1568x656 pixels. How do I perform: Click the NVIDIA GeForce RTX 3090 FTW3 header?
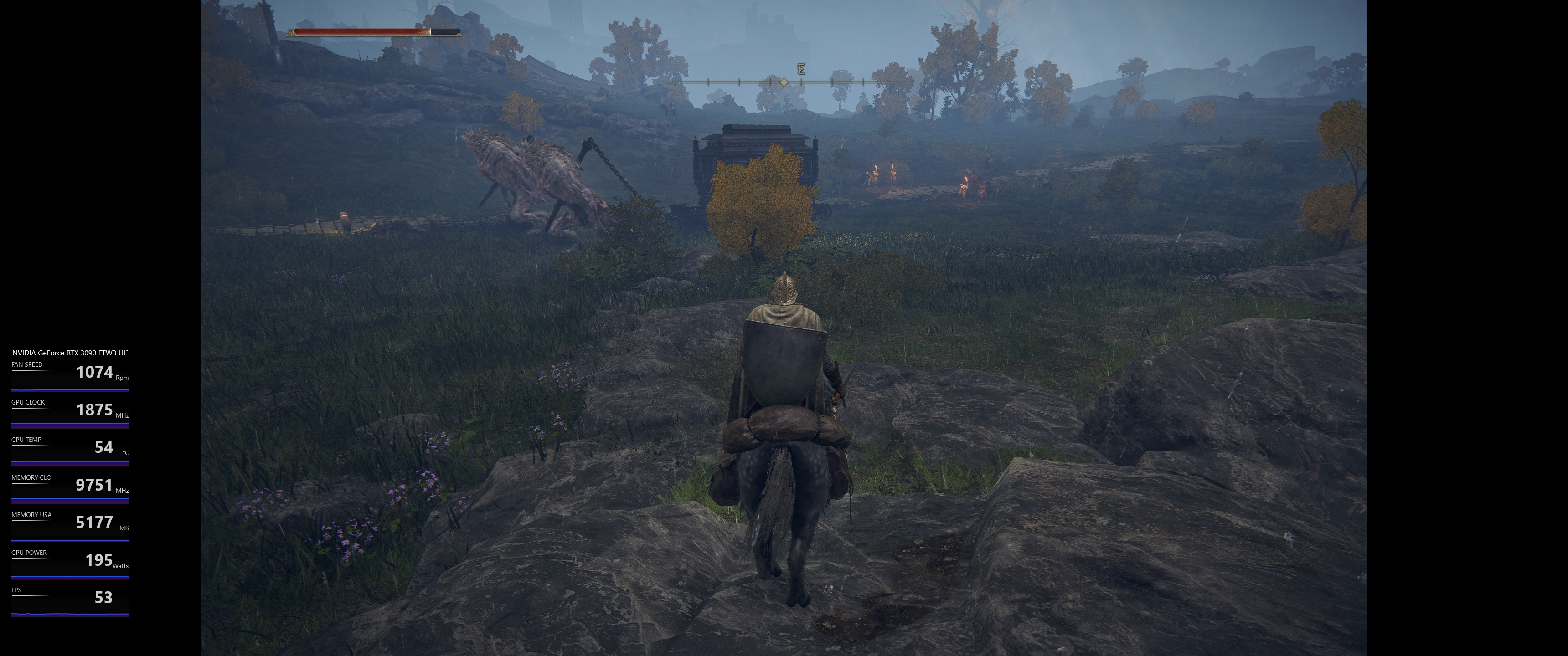pyautogui.click(x=72, y=352)
